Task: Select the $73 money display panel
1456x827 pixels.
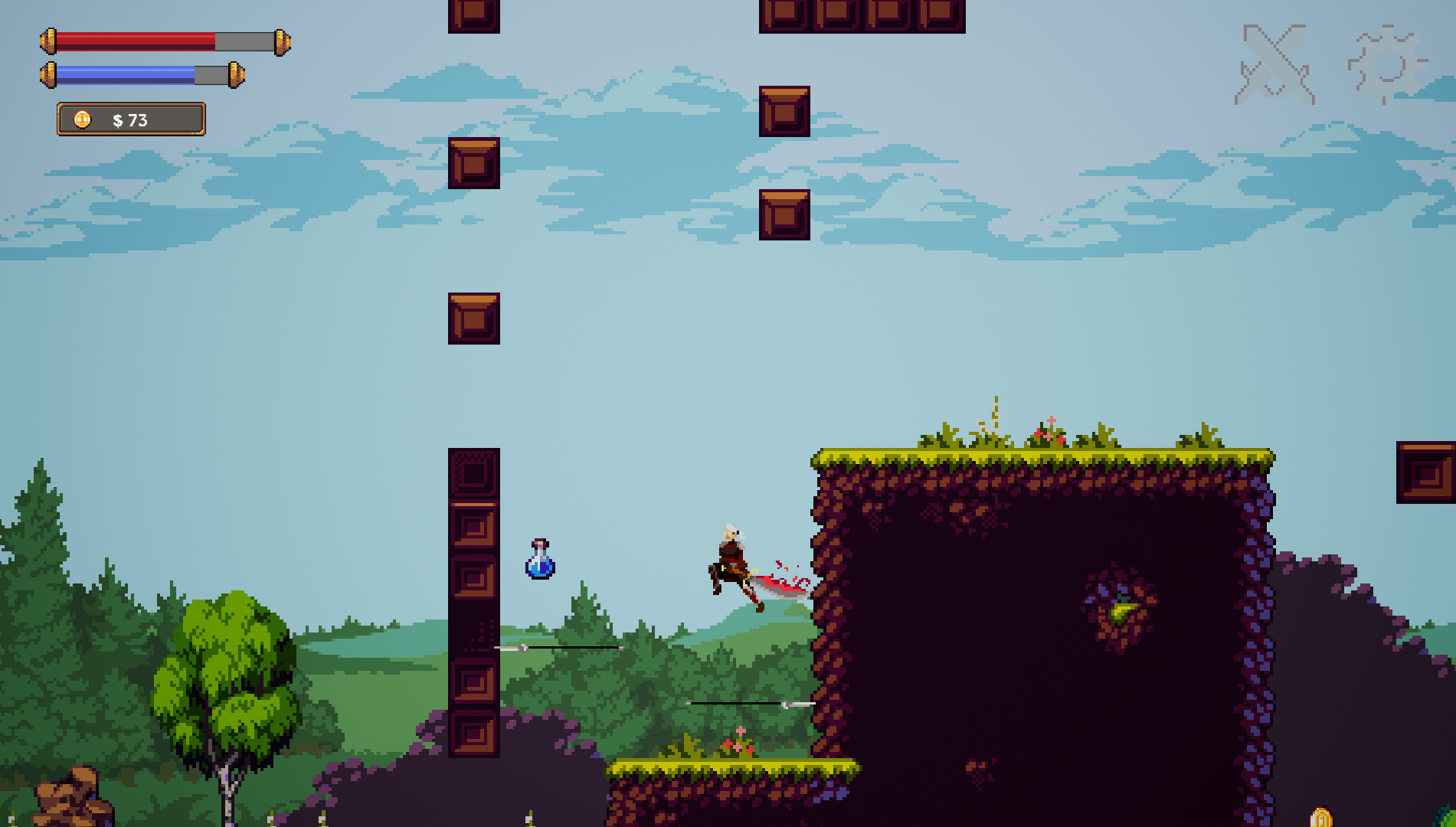Action: pyautogui.click(x=129, y=119)
